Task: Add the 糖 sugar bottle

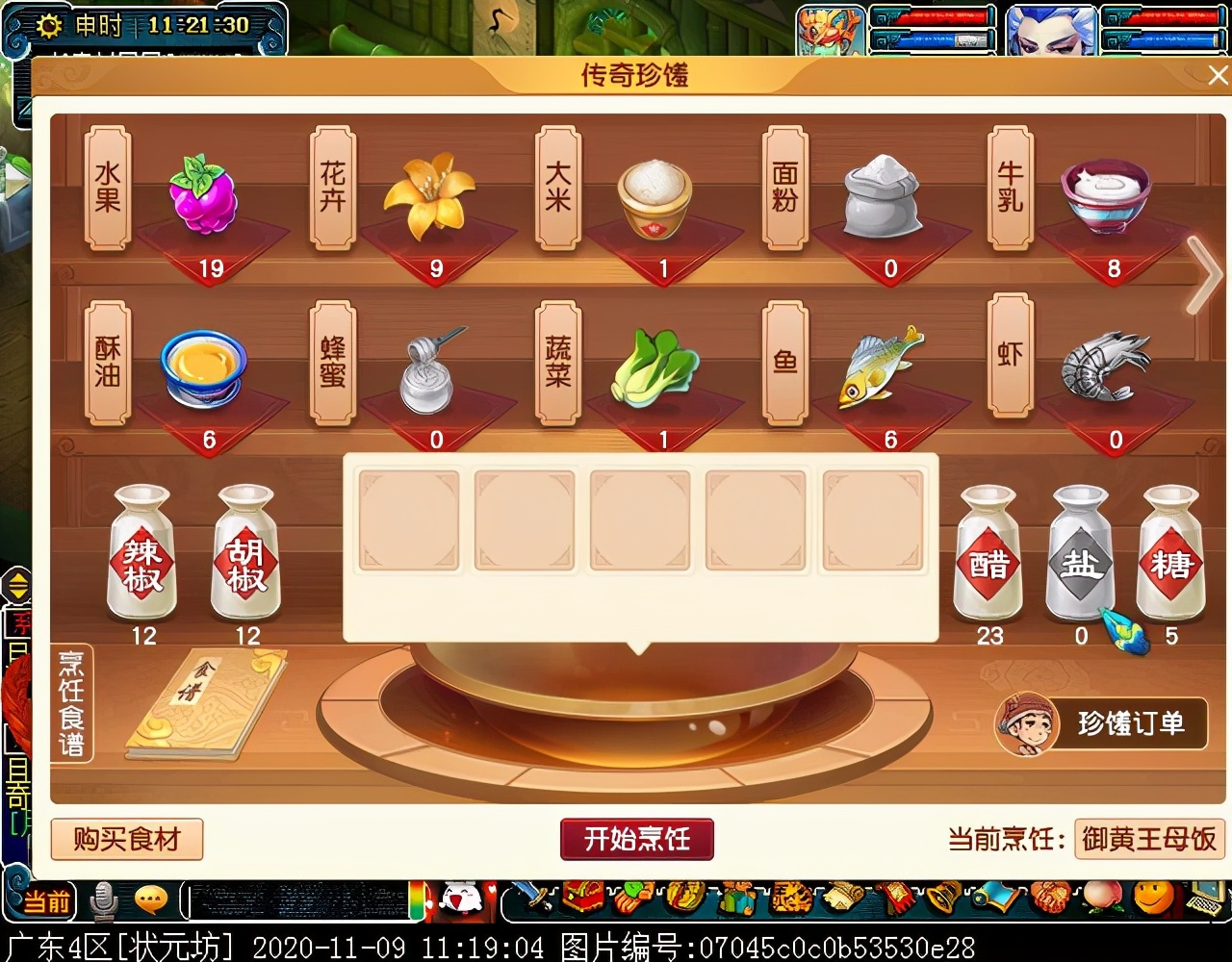Action: 1170,555
